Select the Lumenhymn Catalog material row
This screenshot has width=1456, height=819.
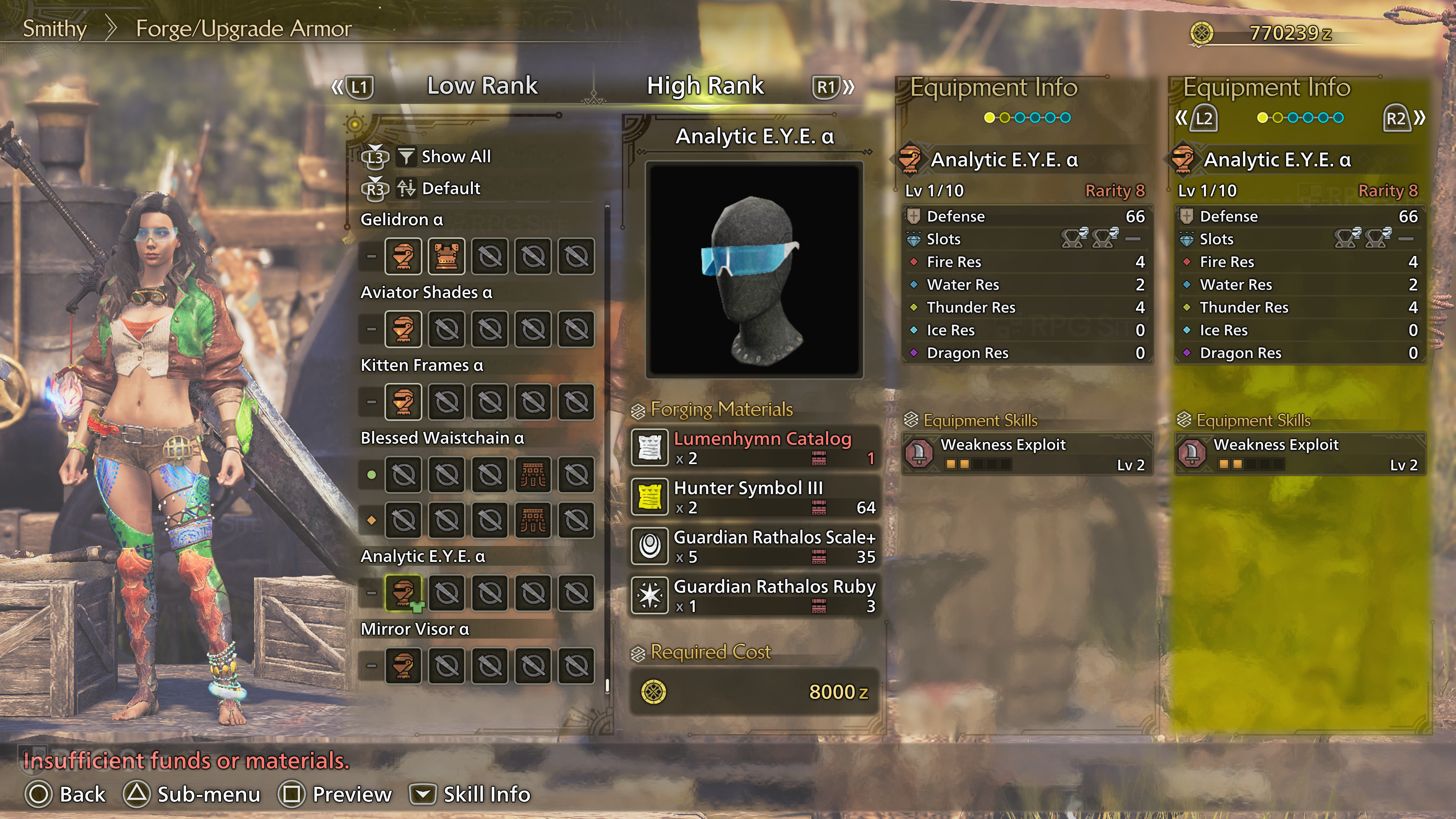755,448
